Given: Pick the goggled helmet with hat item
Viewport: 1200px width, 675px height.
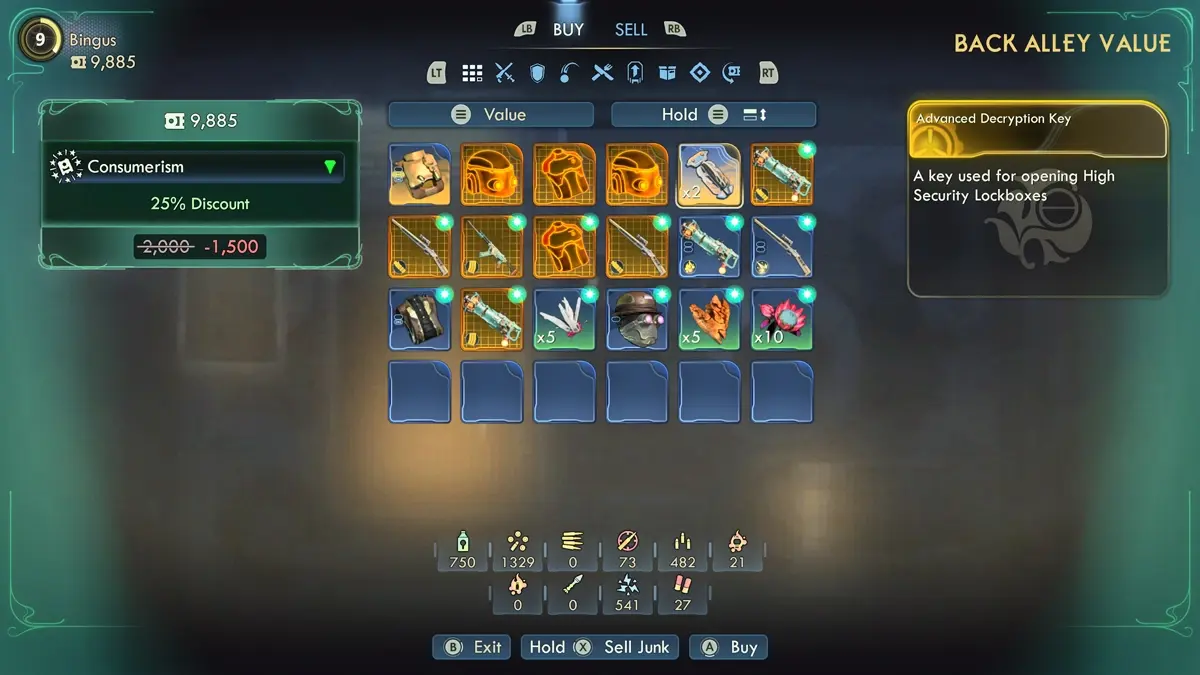Looking at the screenshot, I should pos(637,319).
